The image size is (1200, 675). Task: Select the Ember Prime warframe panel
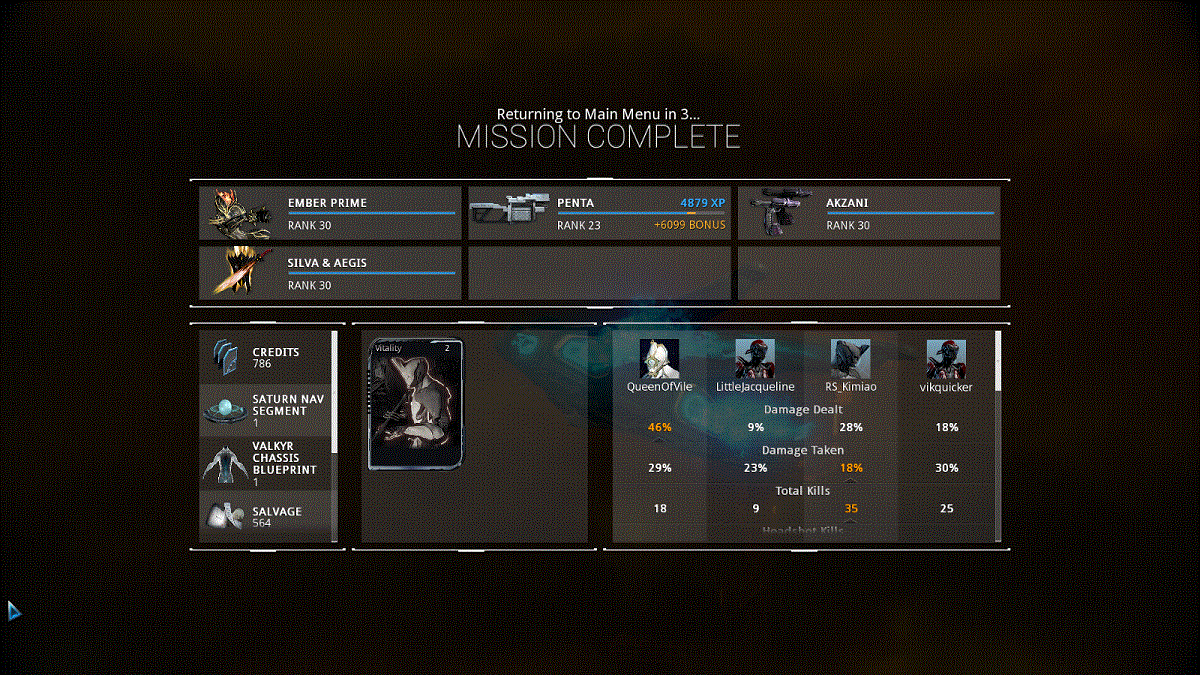pyautogui.click(x=330, y=213)
